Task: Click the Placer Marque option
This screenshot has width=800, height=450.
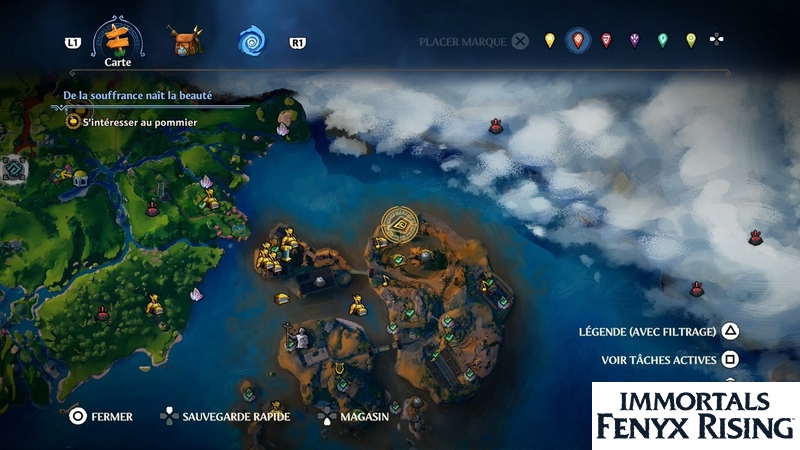Action: [x=474, y=42]
